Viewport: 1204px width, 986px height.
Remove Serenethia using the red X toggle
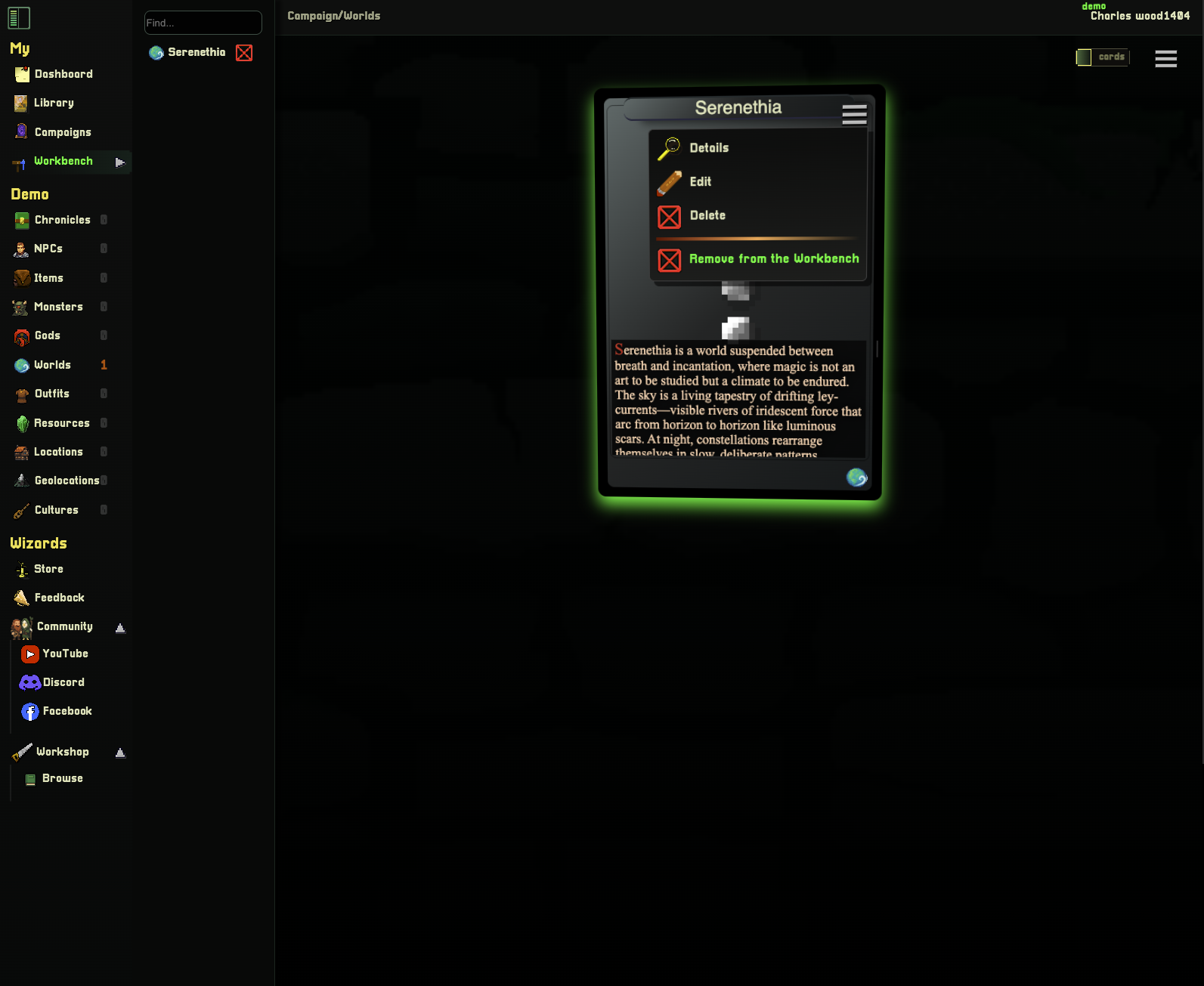tap(243, 53)
